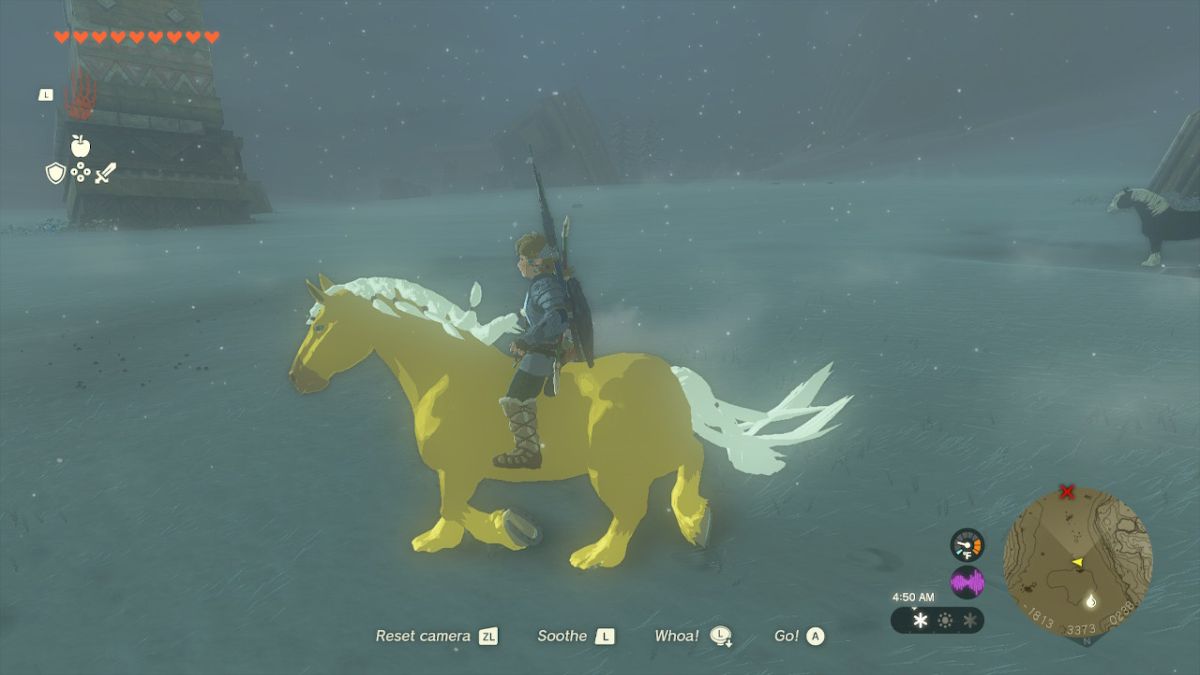Select the red hand ability icon

pos(80,95)
